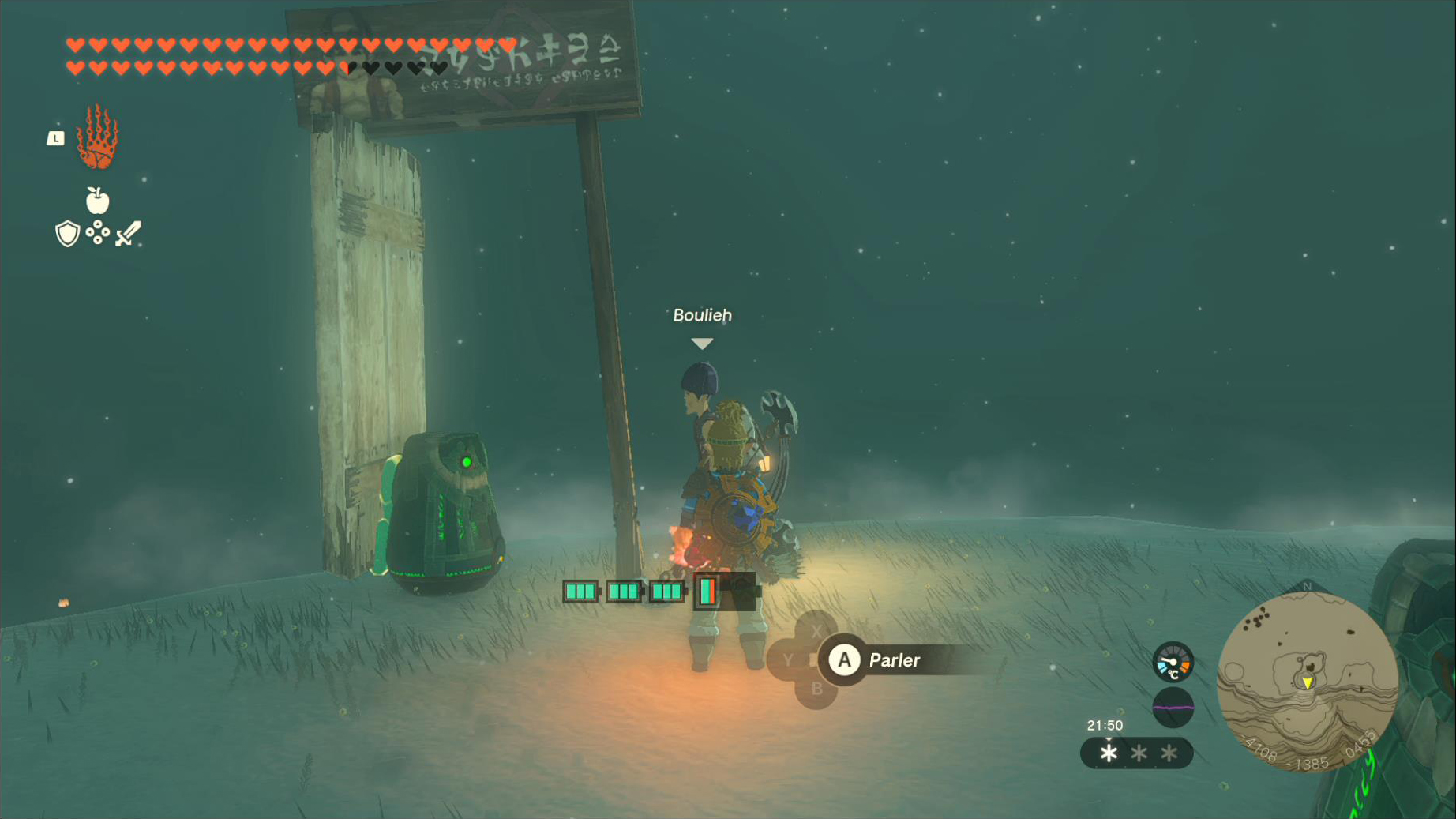The image size is (1456, 819).
Task: Check the temperature gauge icon
Action: [x=1173, y=662]
